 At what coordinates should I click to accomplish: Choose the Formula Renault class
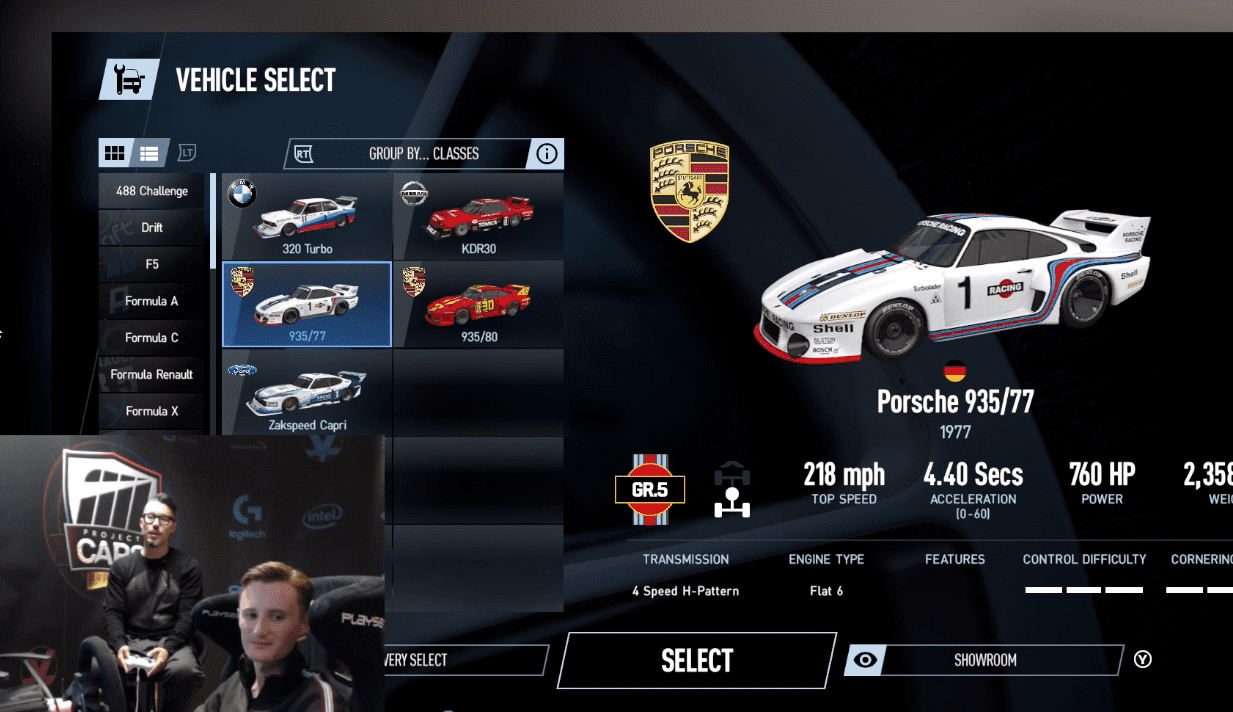point(152,374)
